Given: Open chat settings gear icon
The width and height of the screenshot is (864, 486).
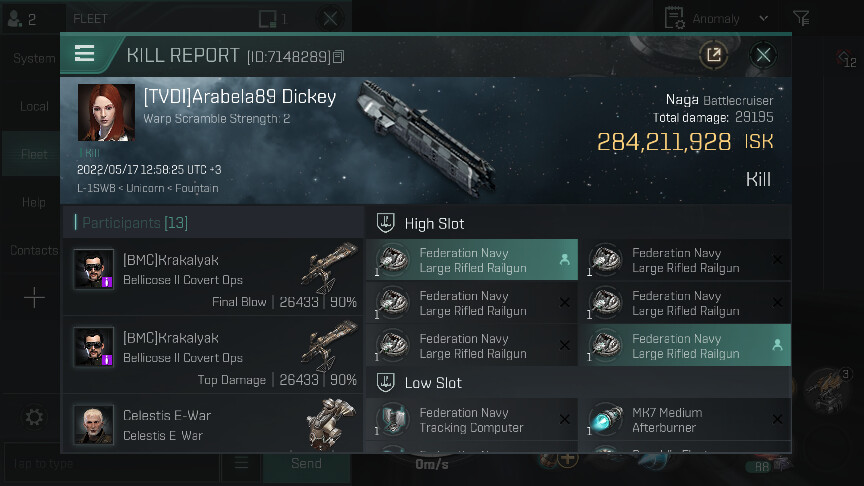Looking at the screenshot, I should click(34, 417).
